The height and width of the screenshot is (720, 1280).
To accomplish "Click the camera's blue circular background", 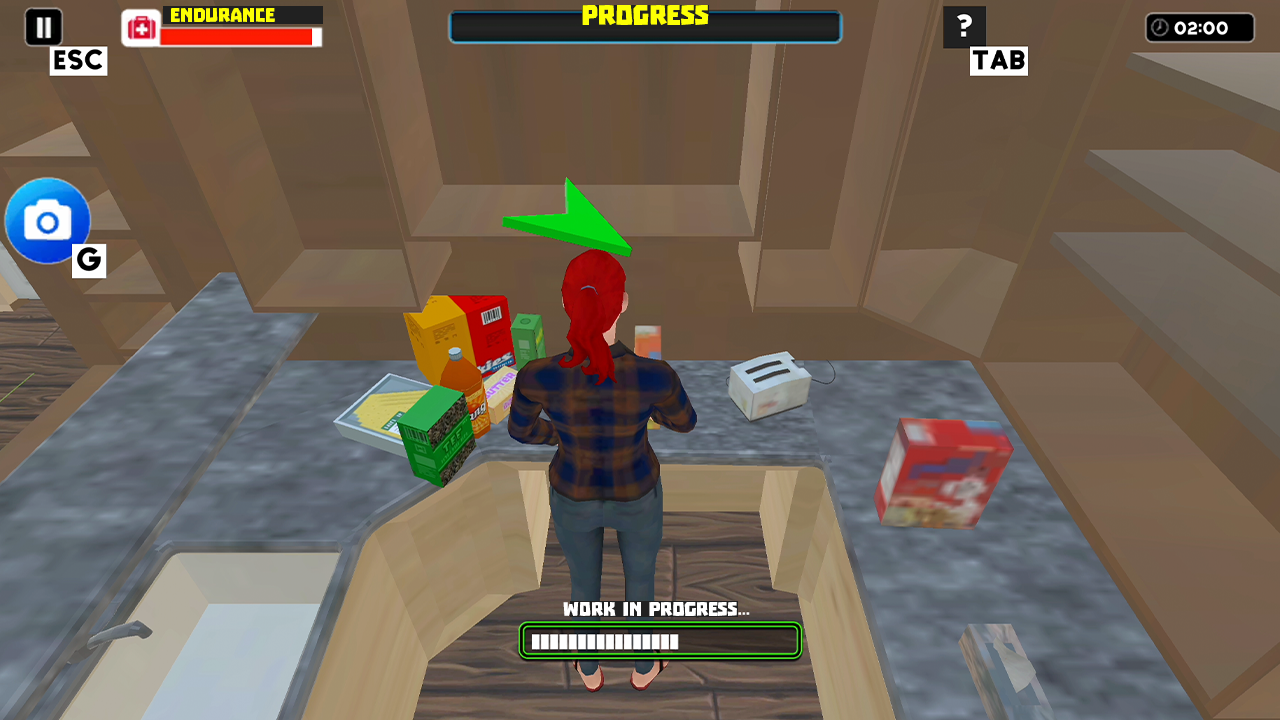I will (x=47, y=220).
